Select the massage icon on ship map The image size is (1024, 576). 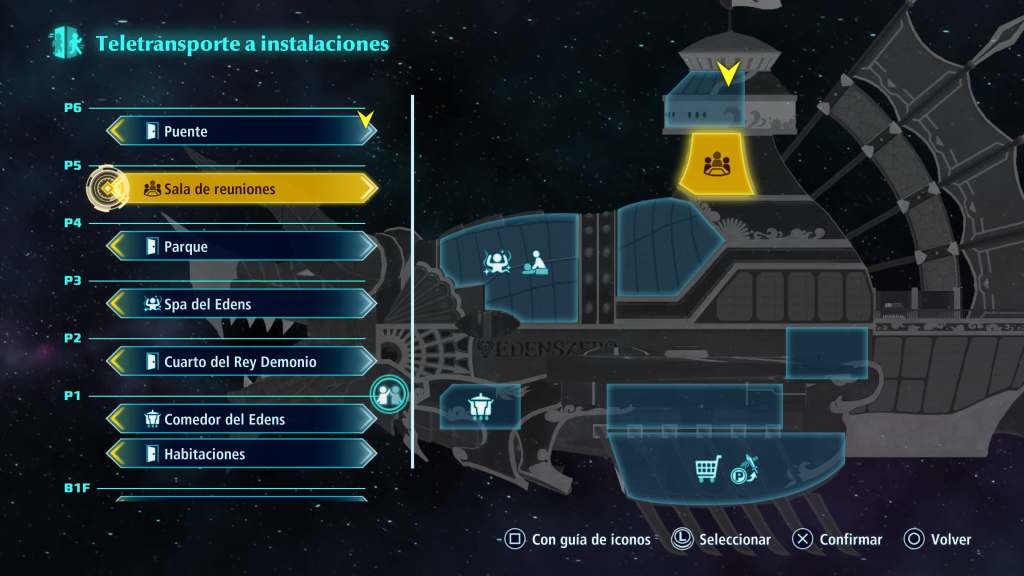coord(536,264)
